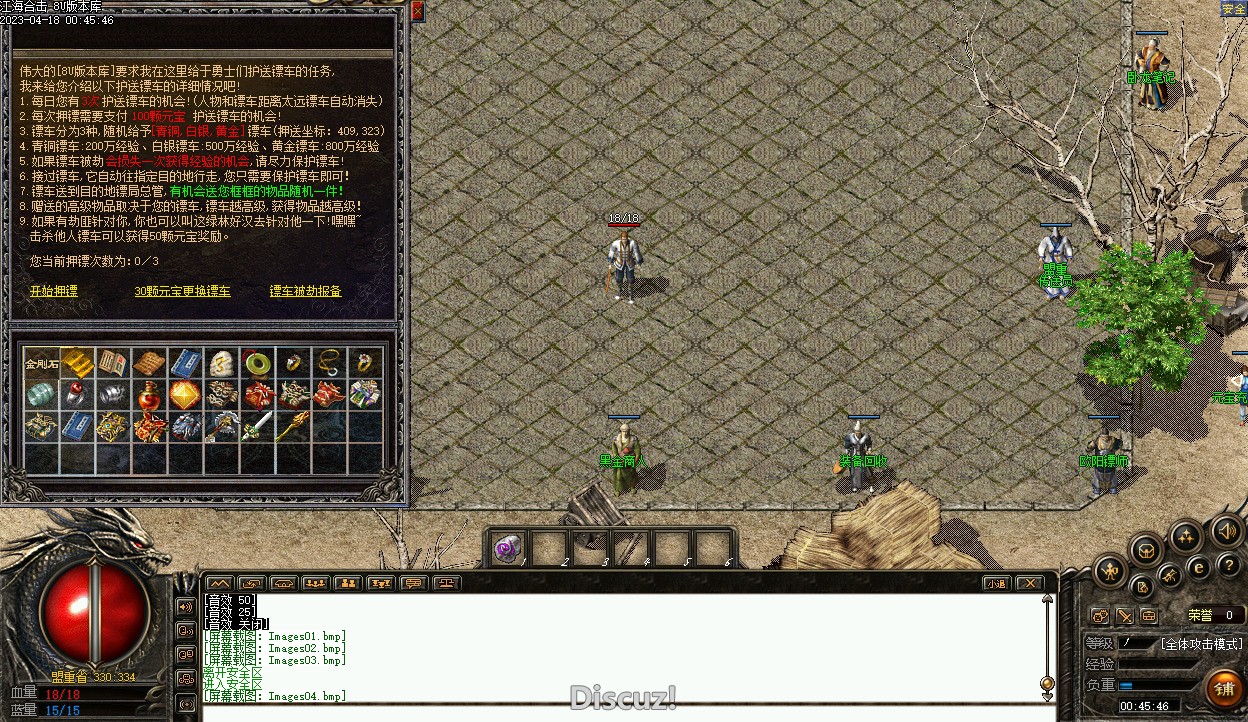The width and height of the screenshot is (1248, 722).
Task: Pick the green-hilted sword in inventory
Action: pos(258,427)
